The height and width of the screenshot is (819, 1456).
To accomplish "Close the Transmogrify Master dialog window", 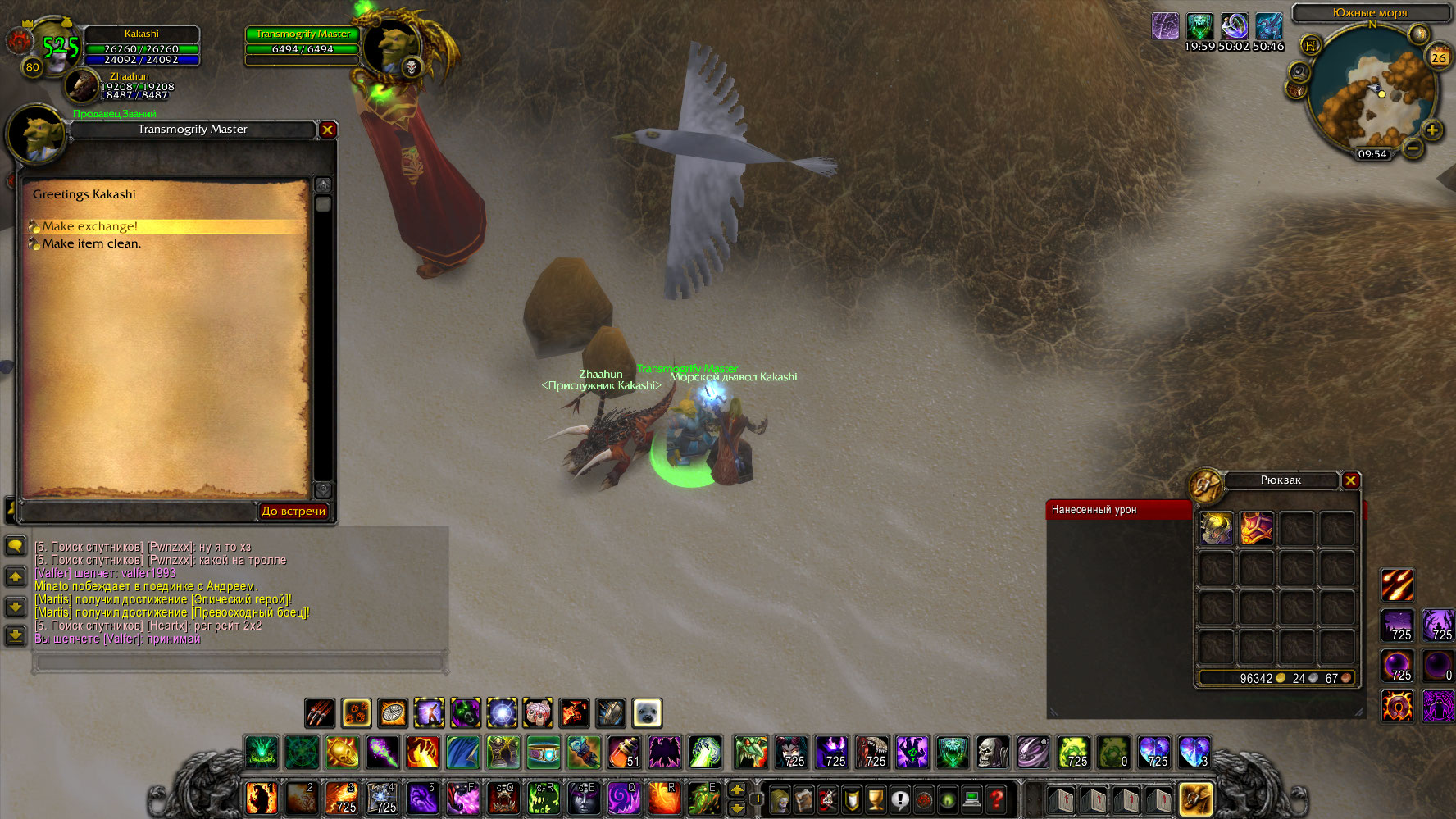I will [x=327, y=130].
